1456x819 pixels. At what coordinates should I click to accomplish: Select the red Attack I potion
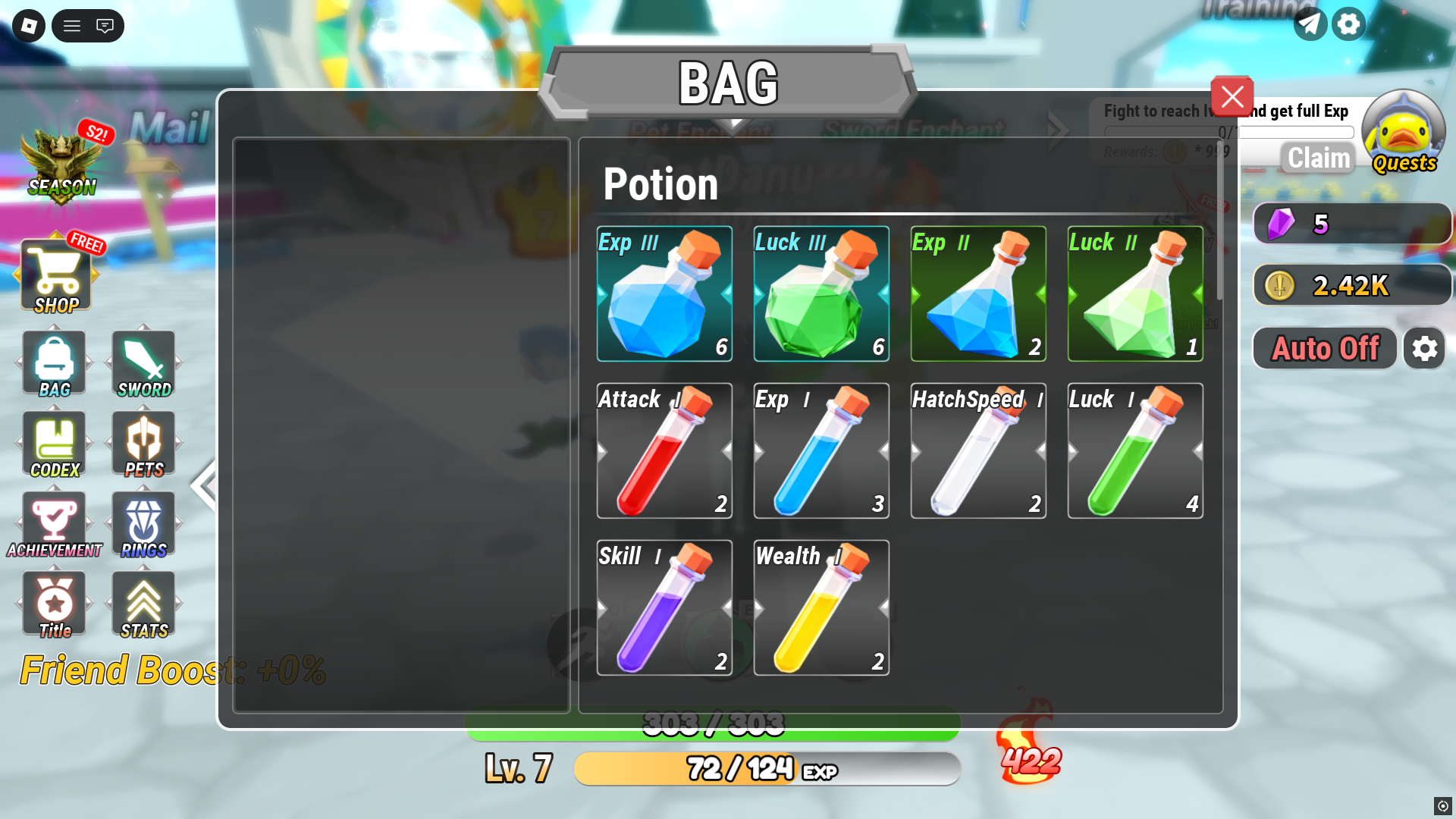point(664,450)
